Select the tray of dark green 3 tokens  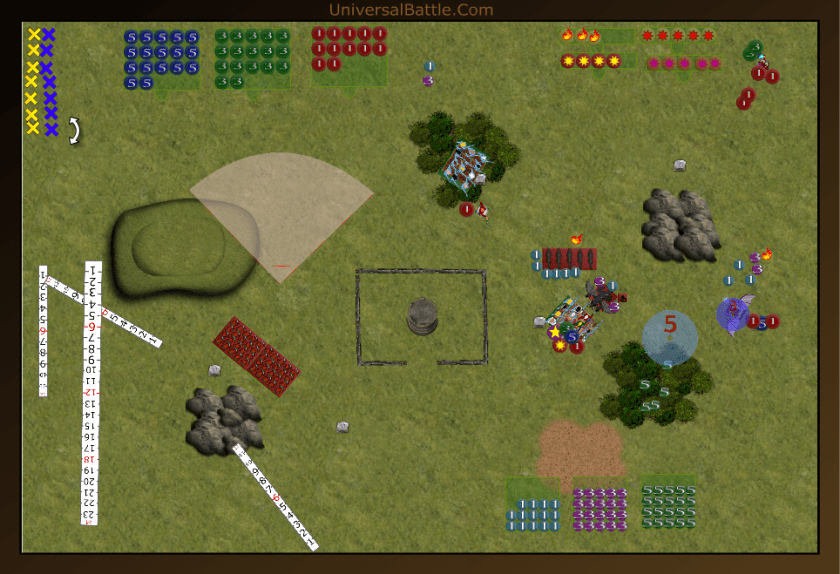coord(251,59)
